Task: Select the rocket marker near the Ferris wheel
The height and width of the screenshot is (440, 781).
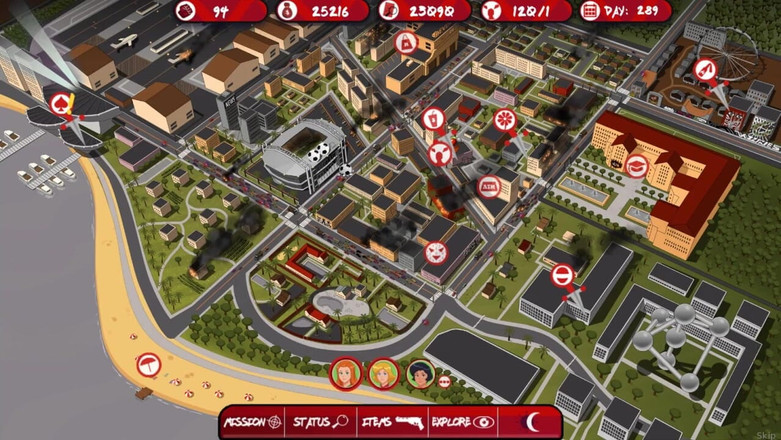Action: [x=705, y=70]
